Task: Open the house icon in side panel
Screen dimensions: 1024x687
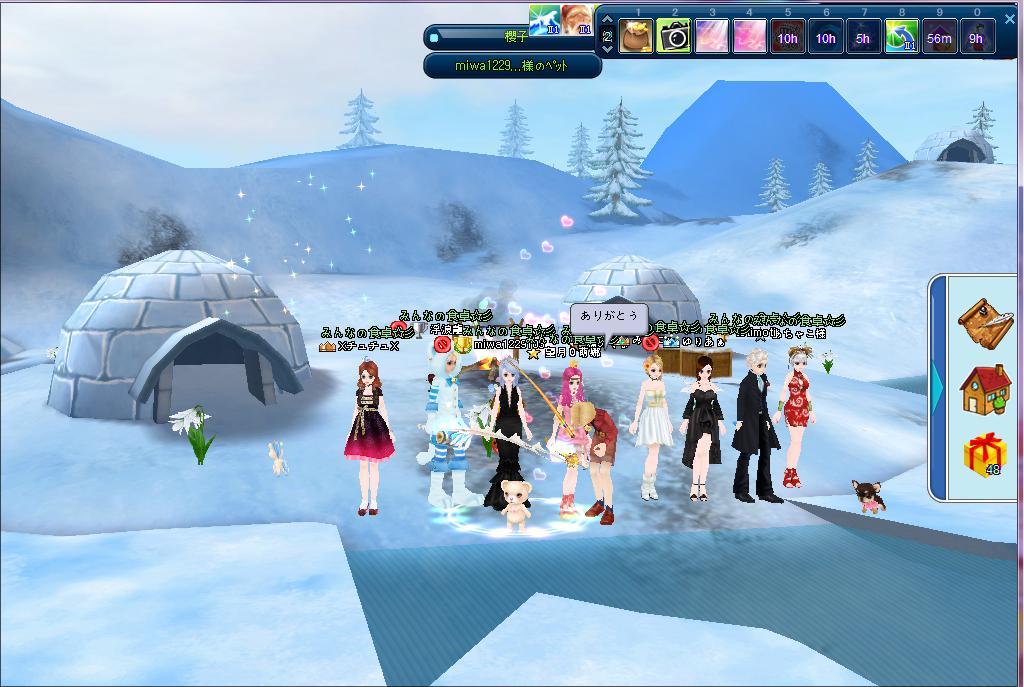Action: (985, 390)
